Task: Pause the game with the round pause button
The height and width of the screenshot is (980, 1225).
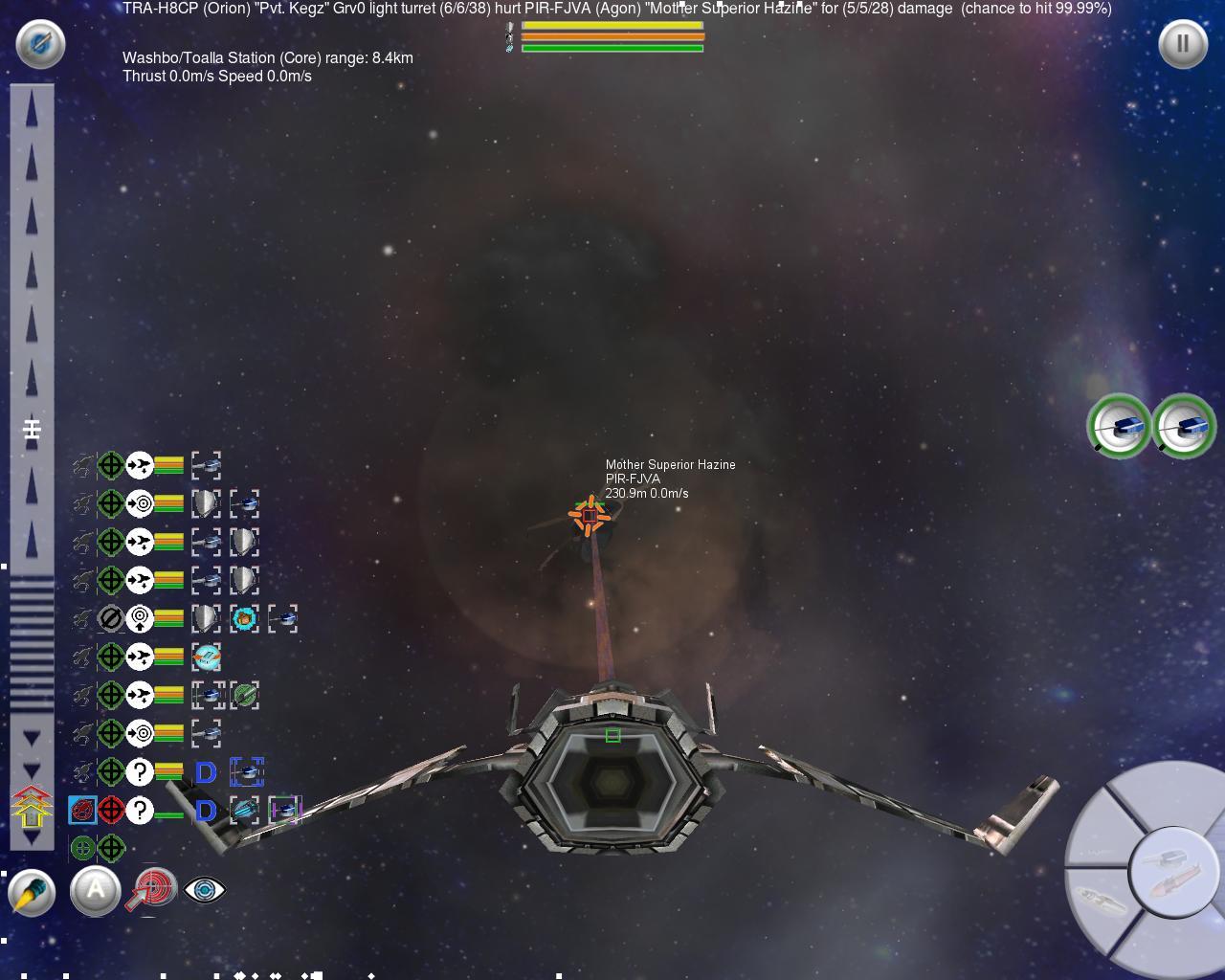Action: 1183,43
